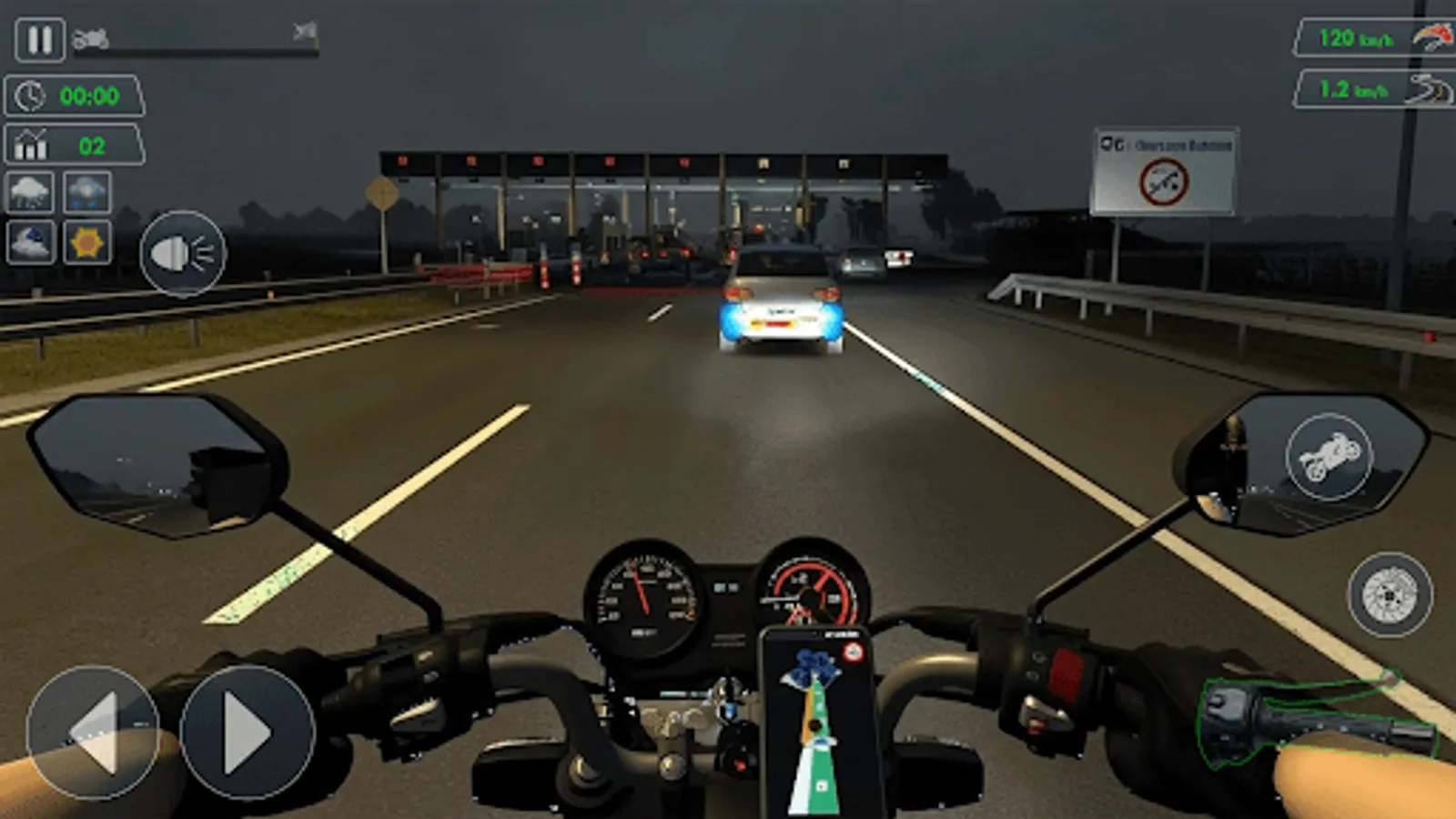The width and height of the screenshot is (1456, 819).
Task: Tap the clock icon beside the timer
Action: [29, 95]
